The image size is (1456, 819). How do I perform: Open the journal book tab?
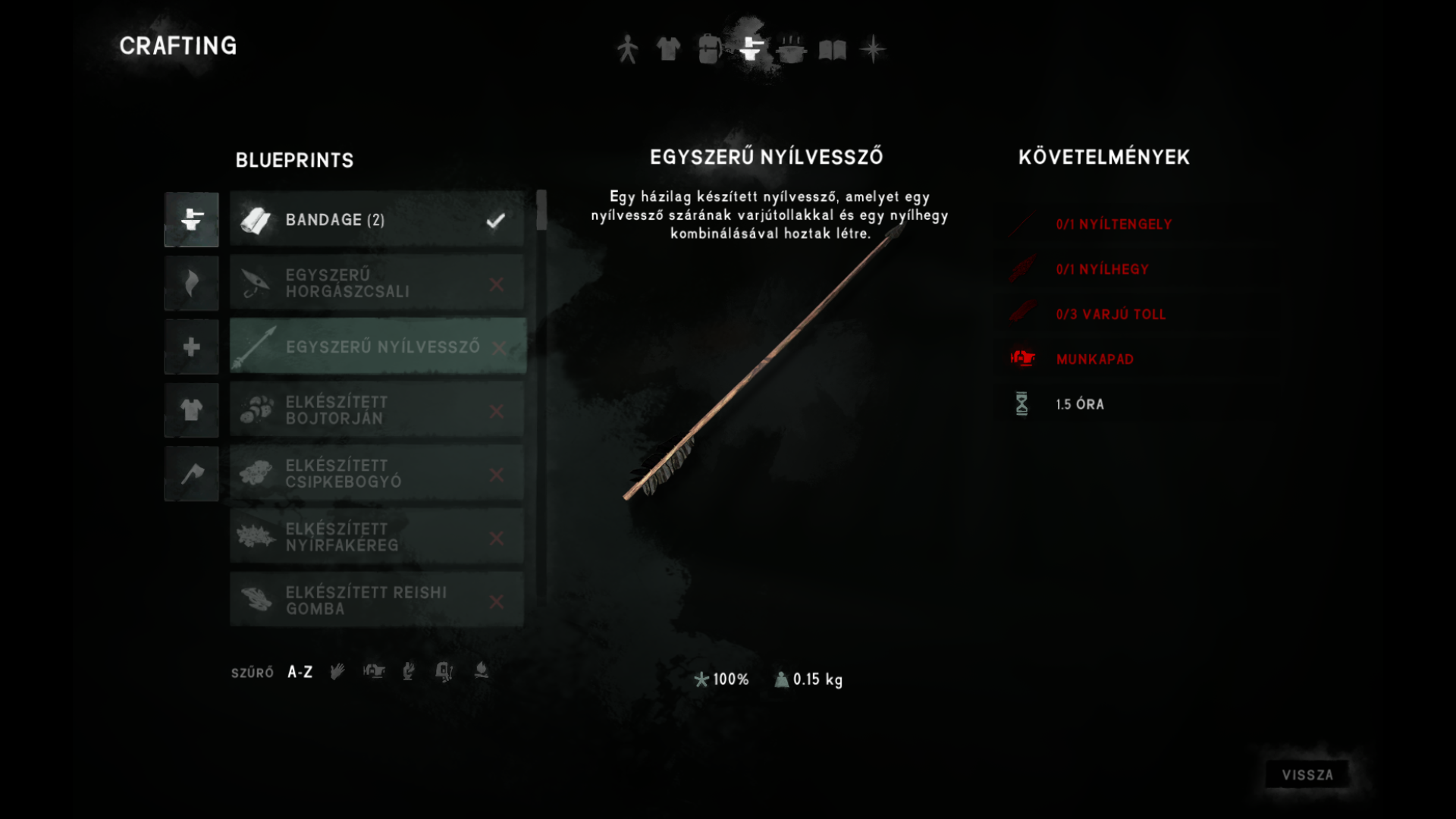832,50
